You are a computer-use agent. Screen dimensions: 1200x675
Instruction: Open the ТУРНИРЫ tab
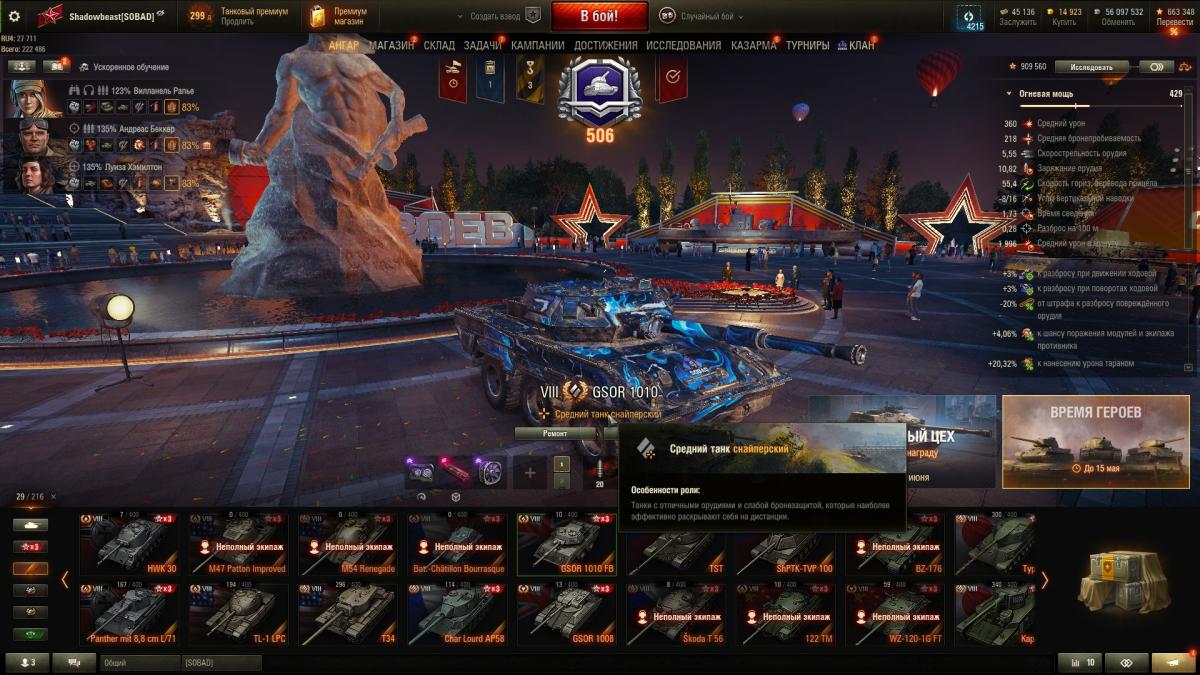click(807, 45)
